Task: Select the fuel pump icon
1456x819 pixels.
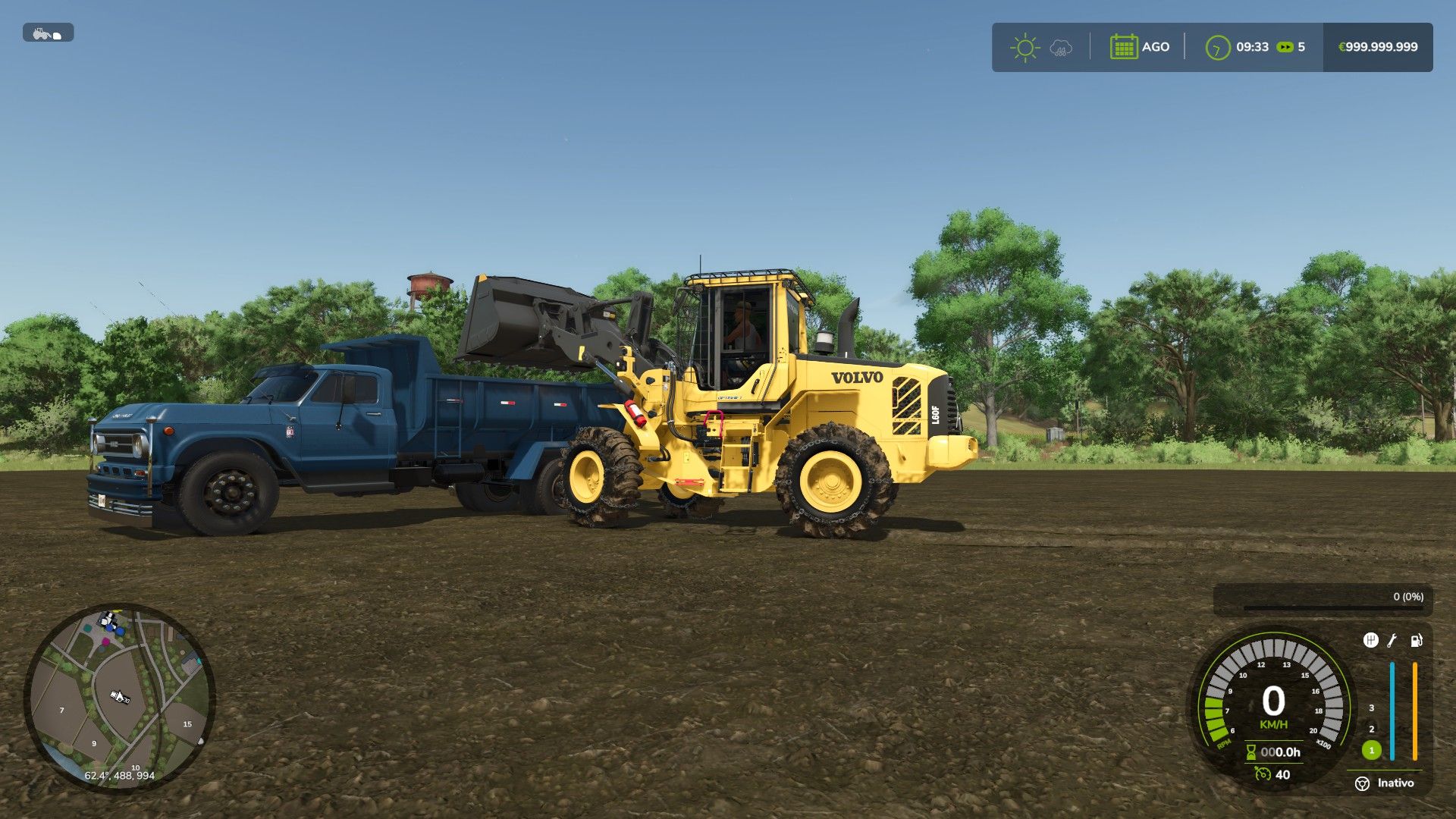Action: 1416,641
